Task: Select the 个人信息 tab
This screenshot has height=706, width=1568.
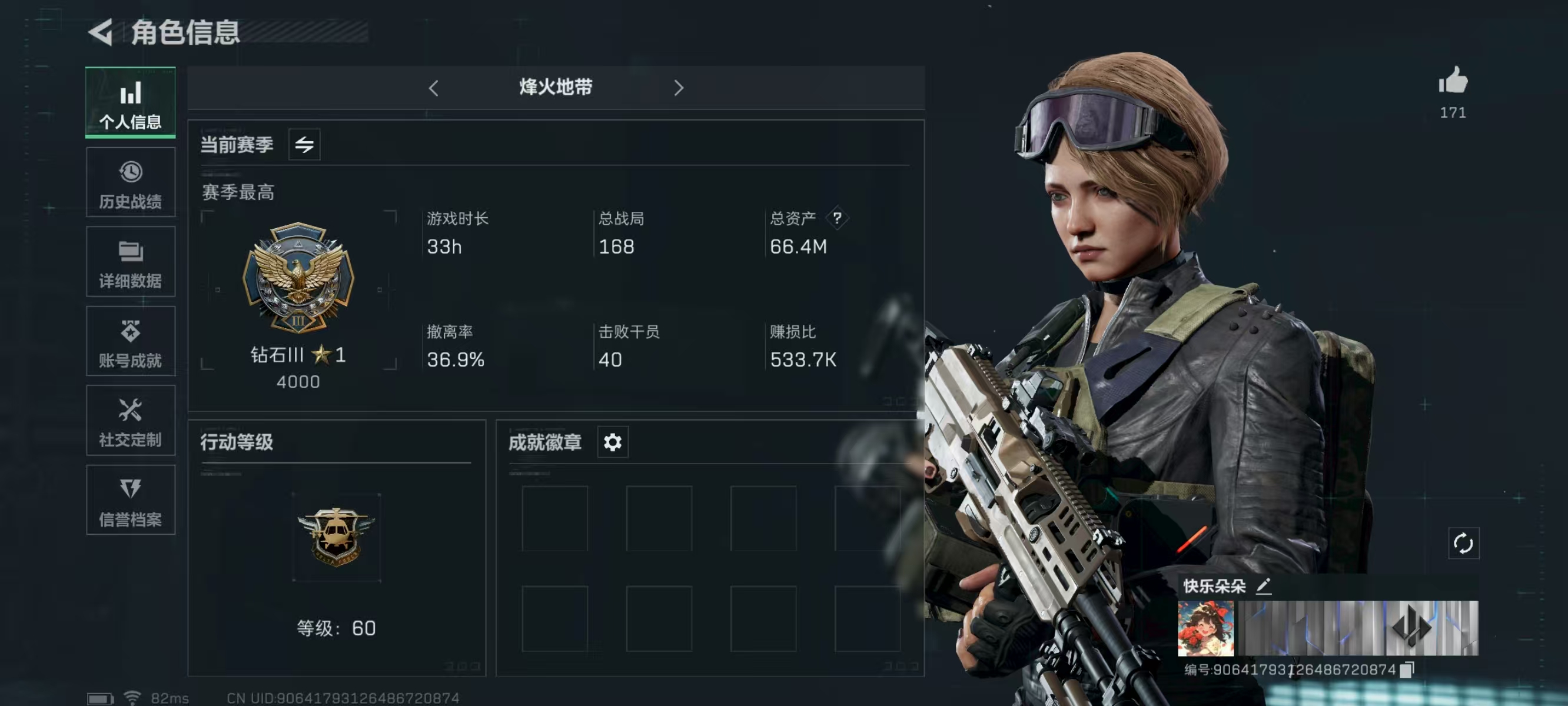Action: pos(130,103)
